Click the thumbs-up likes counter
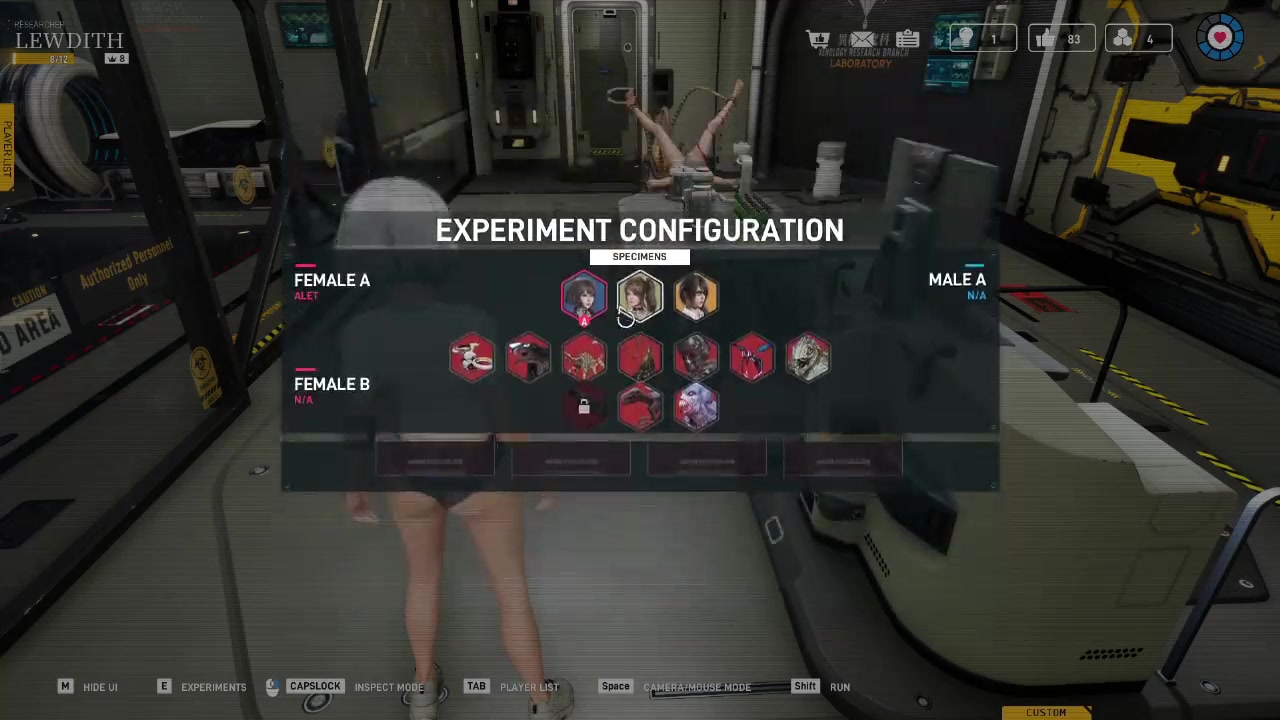The image size is (1280, 720). [1060, 39]
